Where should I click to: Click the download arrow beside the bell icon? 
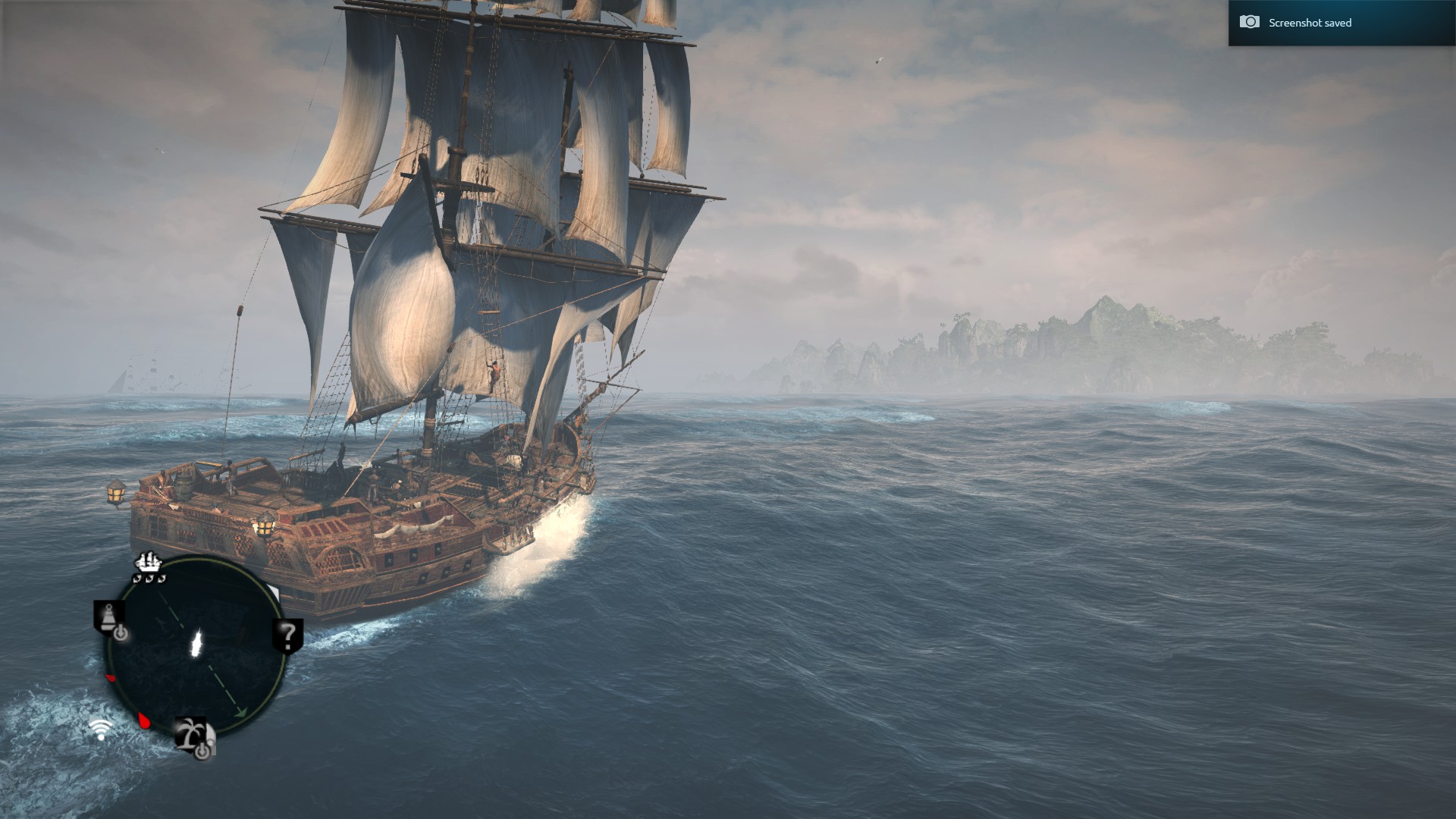(x=121, y=632)
